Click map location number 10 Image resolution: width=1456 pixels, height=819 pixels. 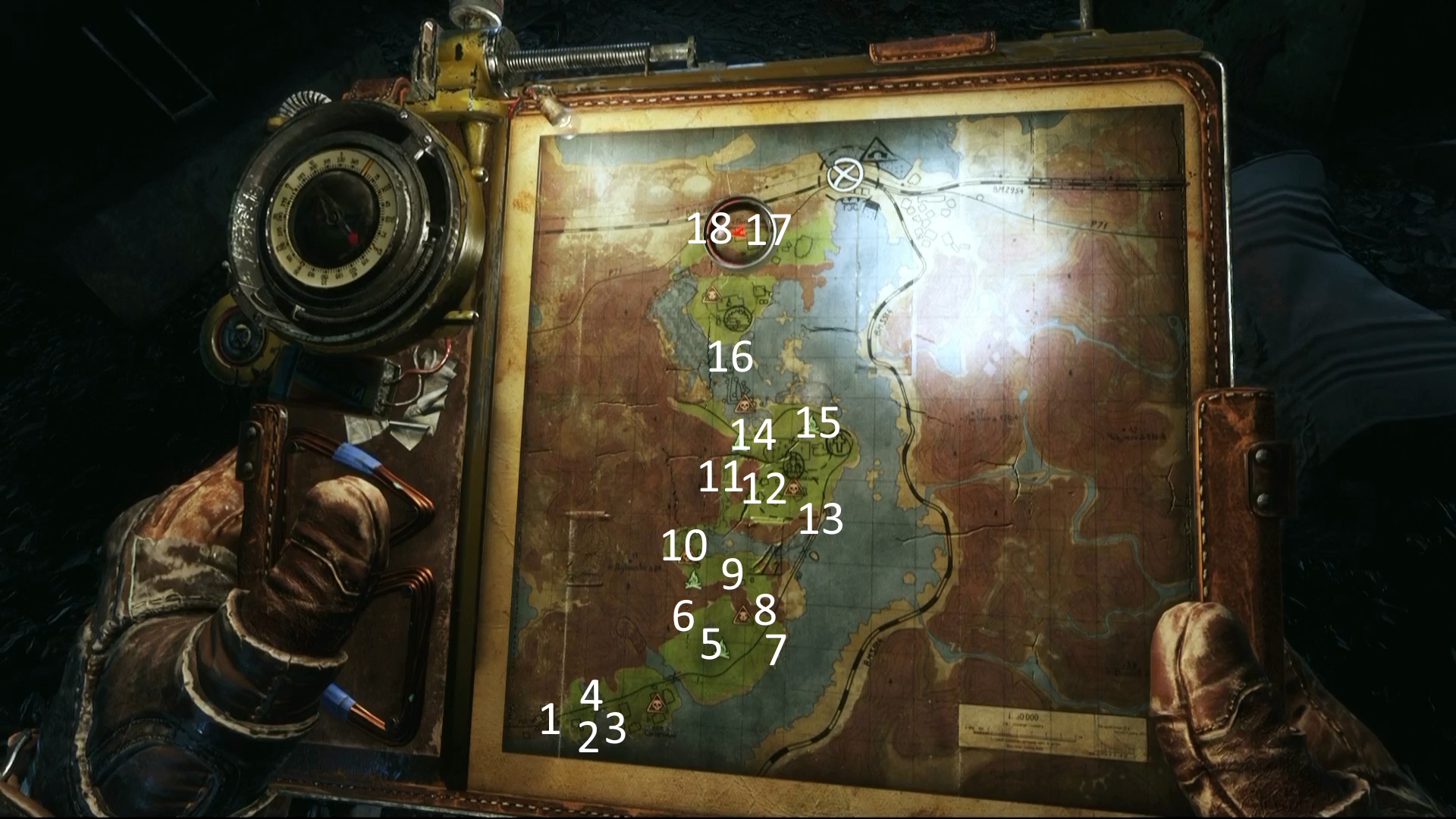tap(684, 545)
